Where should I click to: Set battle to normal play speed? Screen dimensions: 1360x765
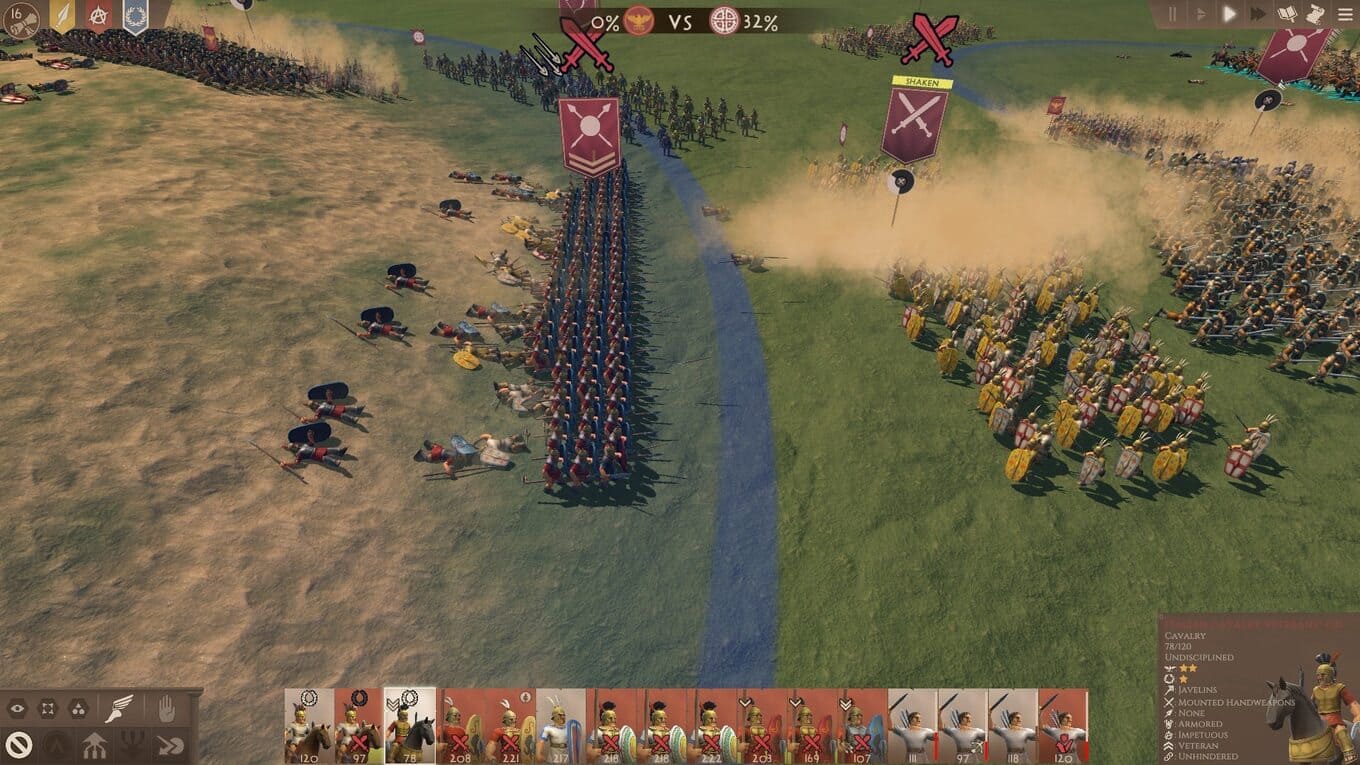coord(1230,14)
